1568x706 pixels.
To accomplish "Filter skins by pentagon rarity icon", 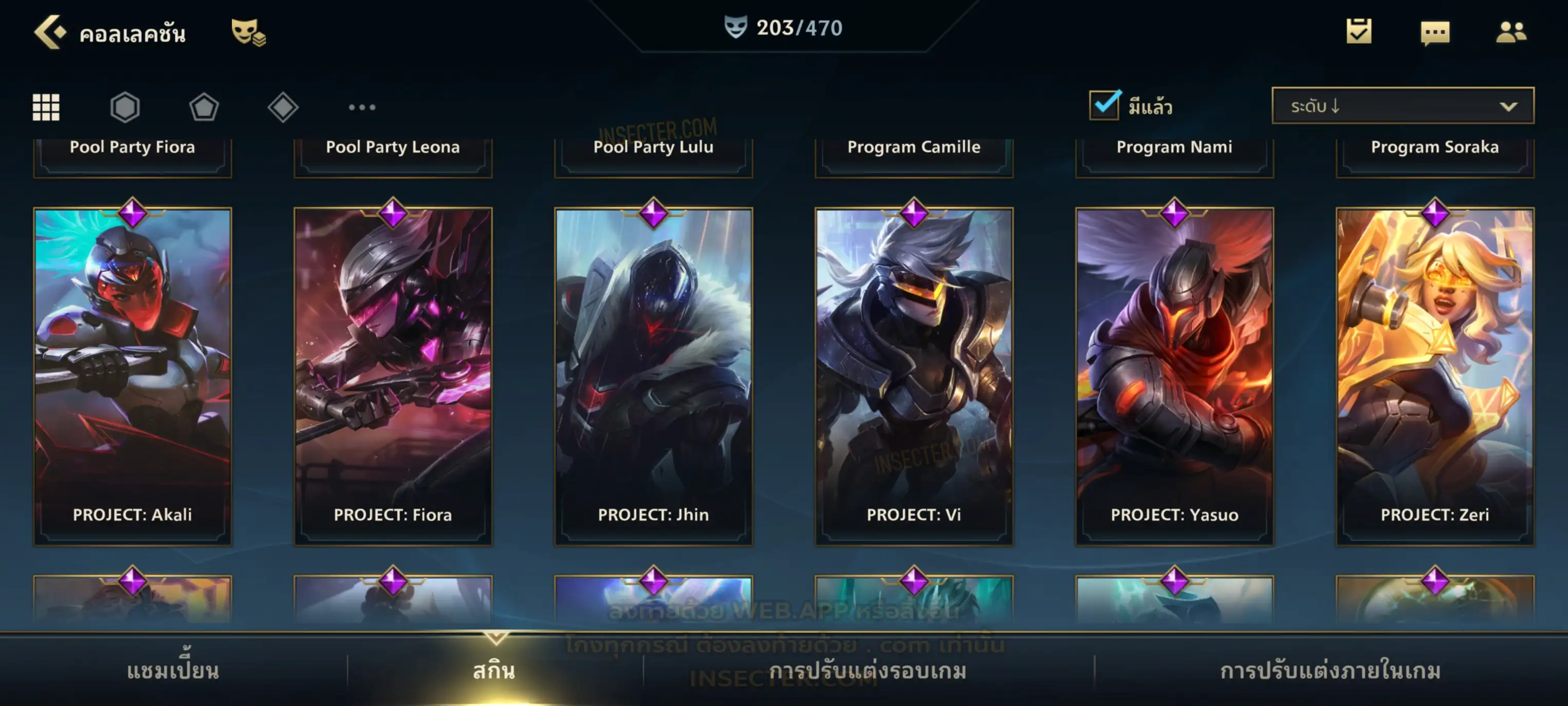I will click(204, 107).
